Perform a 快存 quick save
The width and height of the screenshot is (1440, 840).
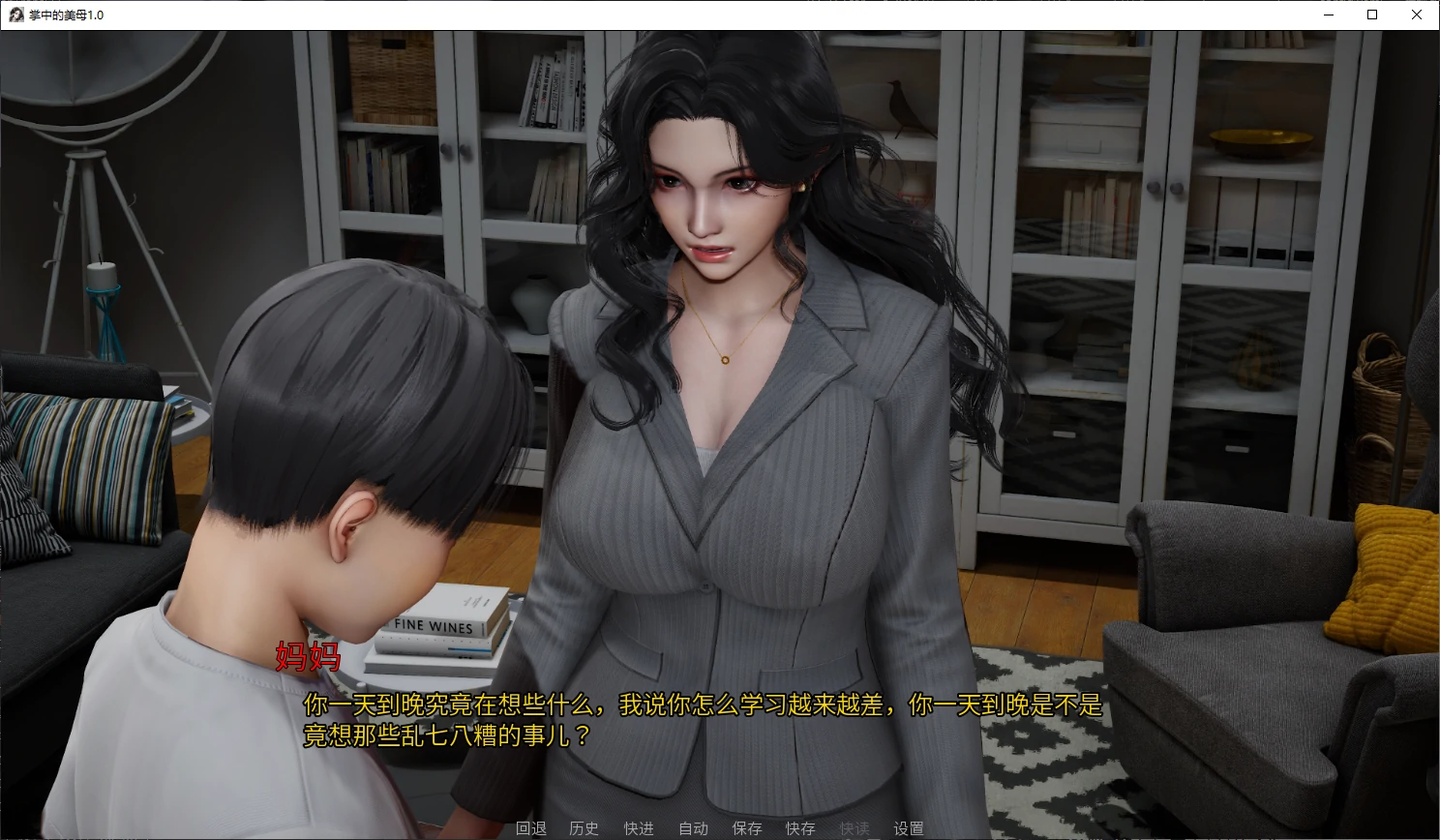coord(800,828)
